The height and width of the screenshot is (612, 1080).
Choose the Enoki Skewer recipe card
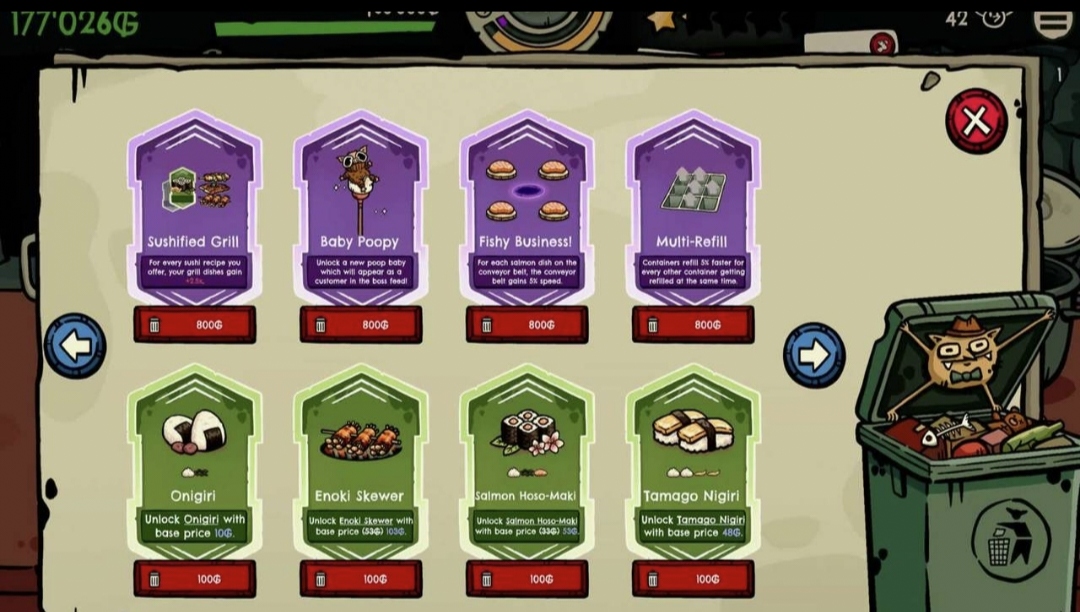coord(360,462)
